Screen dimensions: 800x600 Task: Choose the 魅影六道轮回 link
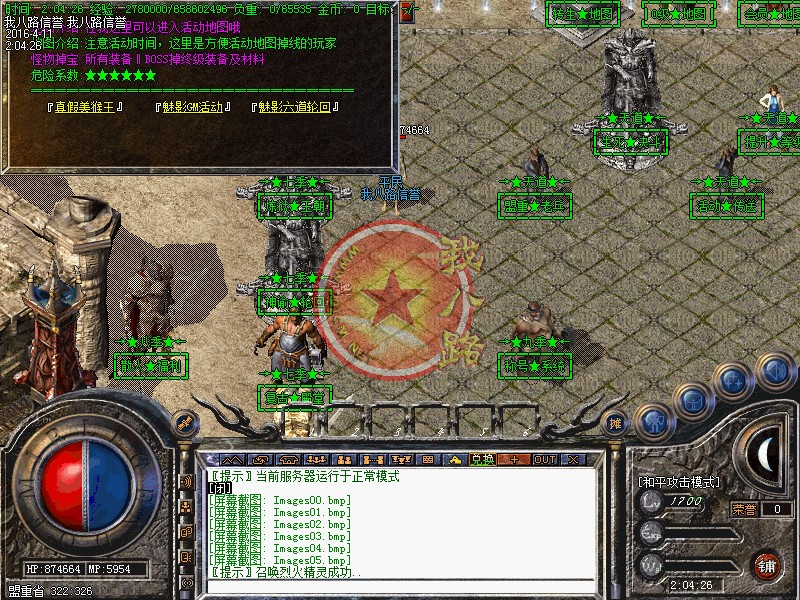[x=293, y=107]
